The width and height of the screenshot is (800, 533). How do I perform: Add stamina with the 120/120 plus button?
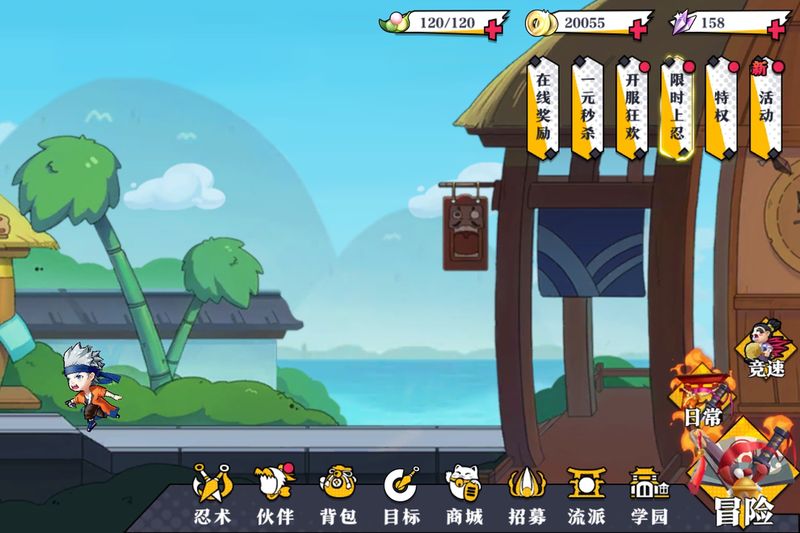click(493, 28)
